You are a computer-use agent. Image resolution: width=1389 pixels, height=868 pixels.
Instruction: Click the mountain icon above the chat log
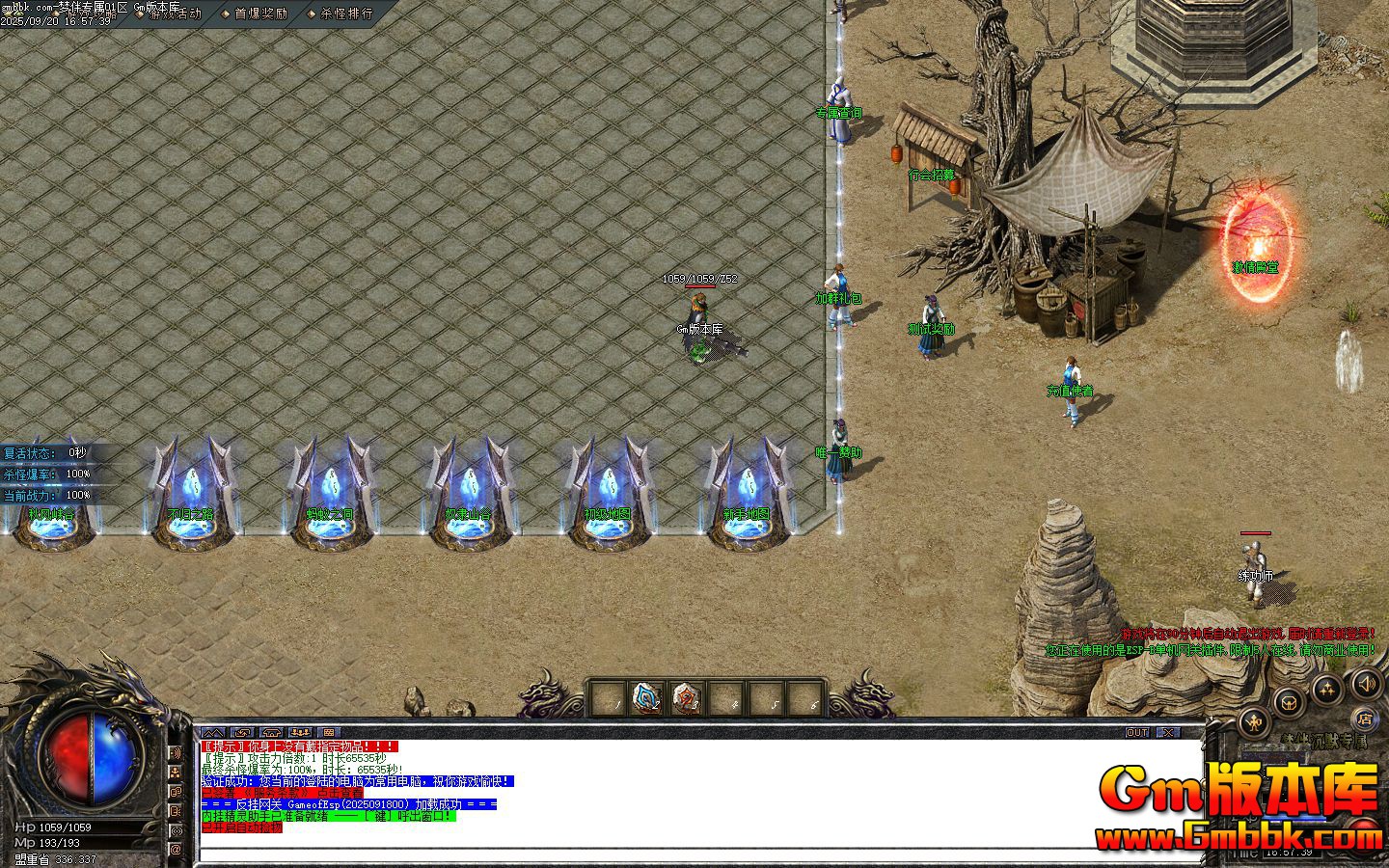tap(213, 732)
